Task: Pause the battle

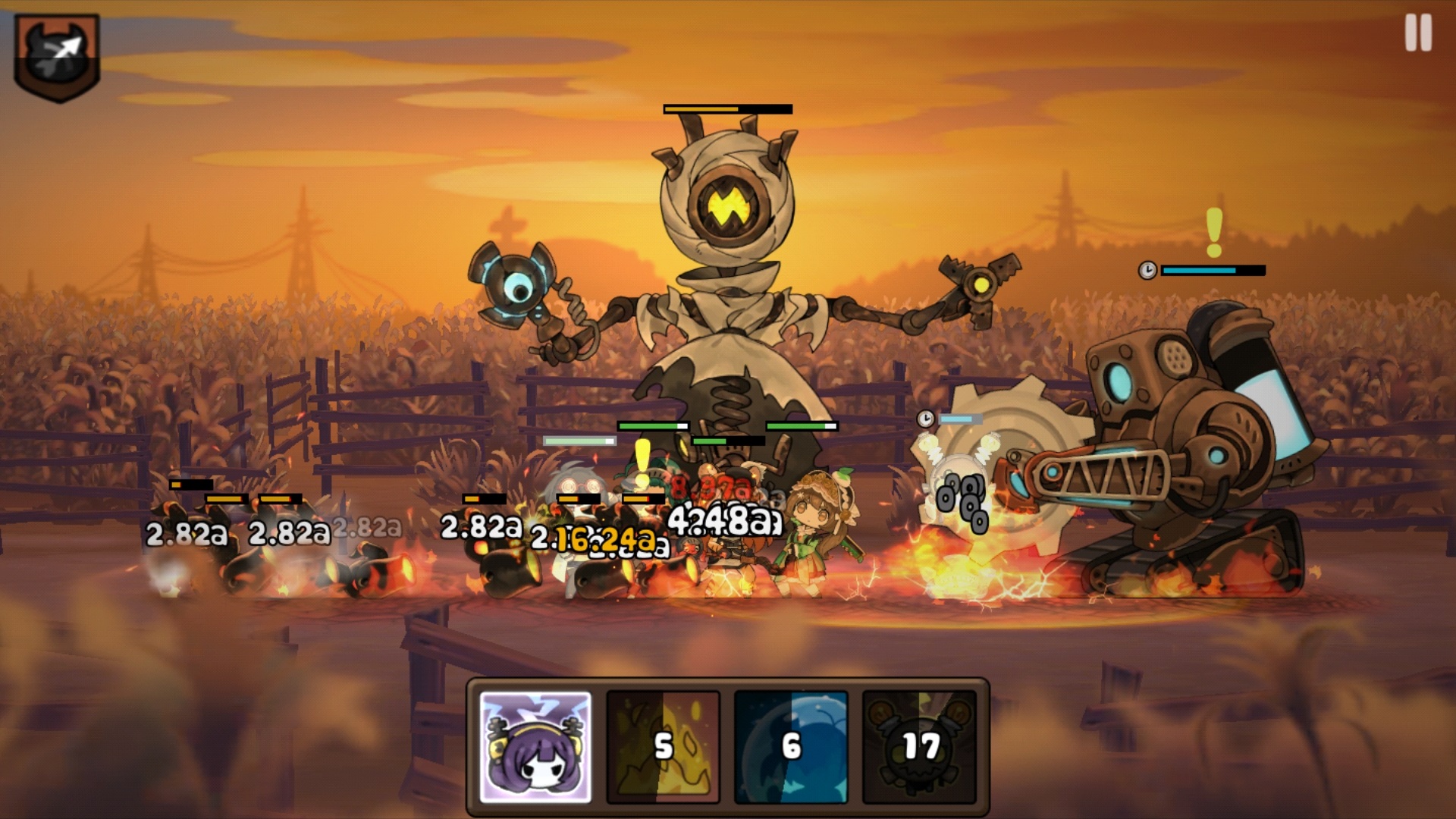Action: click(1418, 34)
